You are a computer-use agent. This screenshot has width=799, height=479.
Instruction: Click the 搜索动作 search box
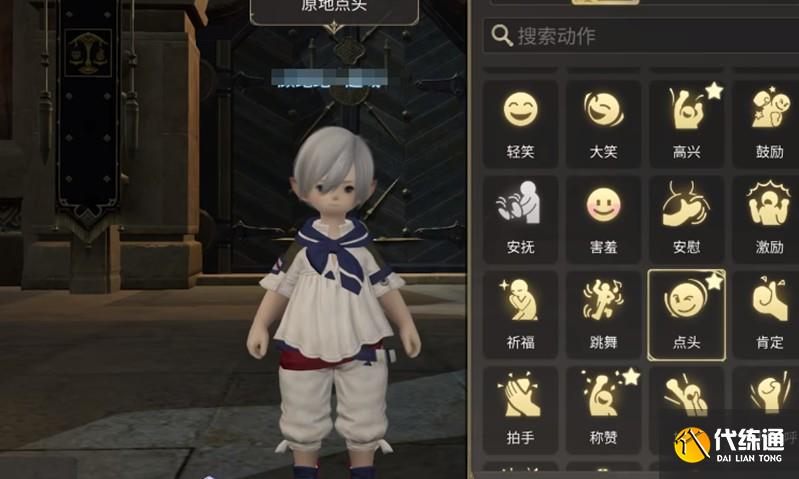(x=640, y=36)
